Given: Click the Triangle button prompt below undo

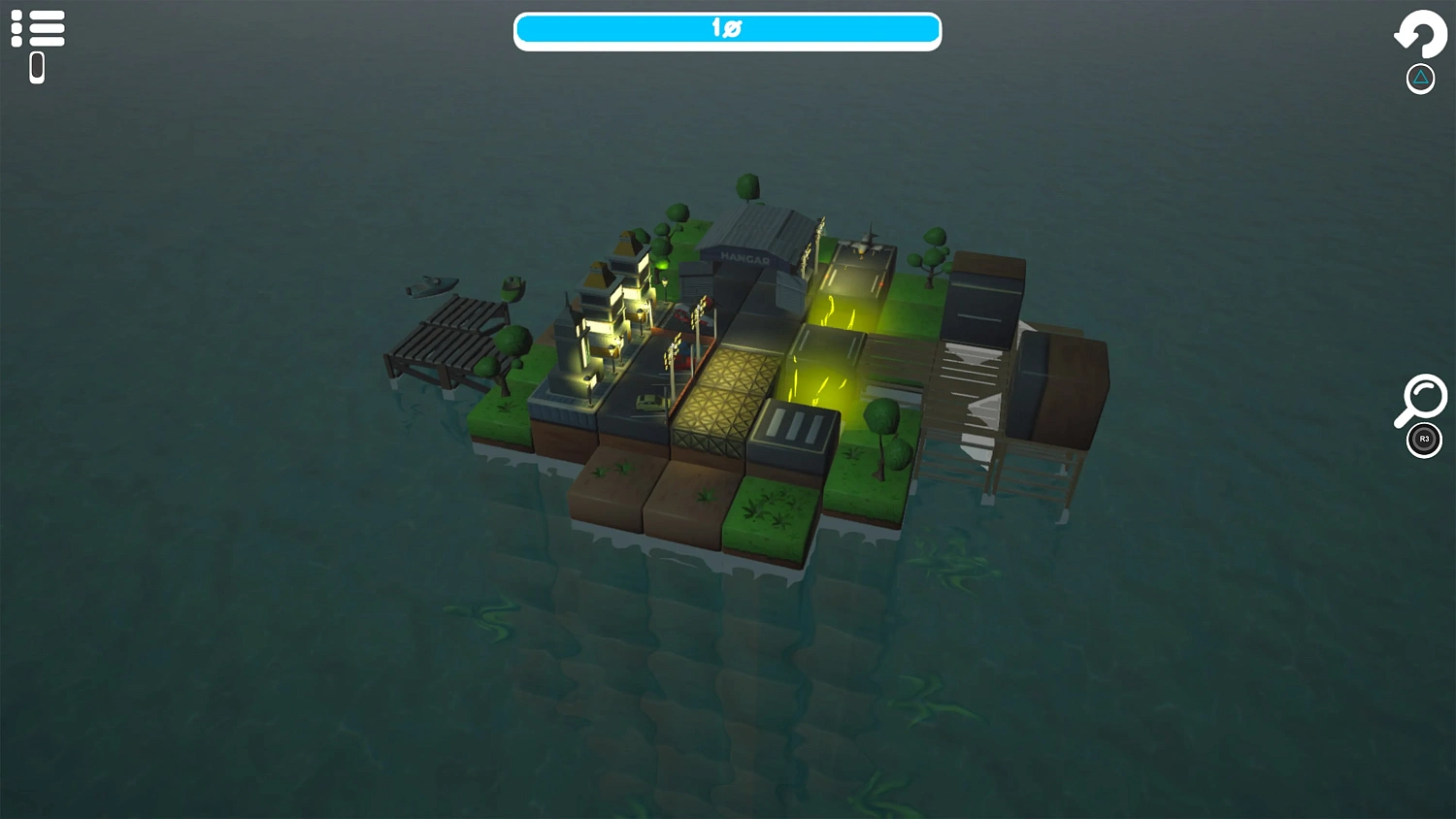Looking at the screenshot, I should point(1420,78).
